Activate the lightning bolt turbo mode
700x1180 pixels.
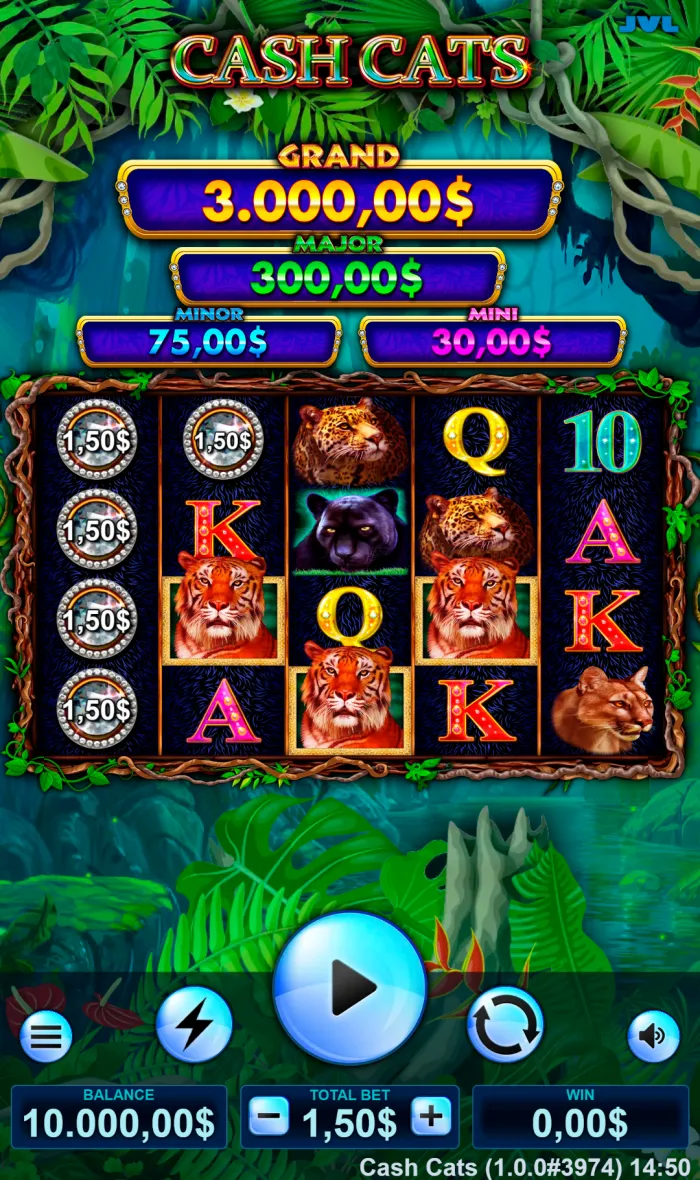pos(194,1024)
